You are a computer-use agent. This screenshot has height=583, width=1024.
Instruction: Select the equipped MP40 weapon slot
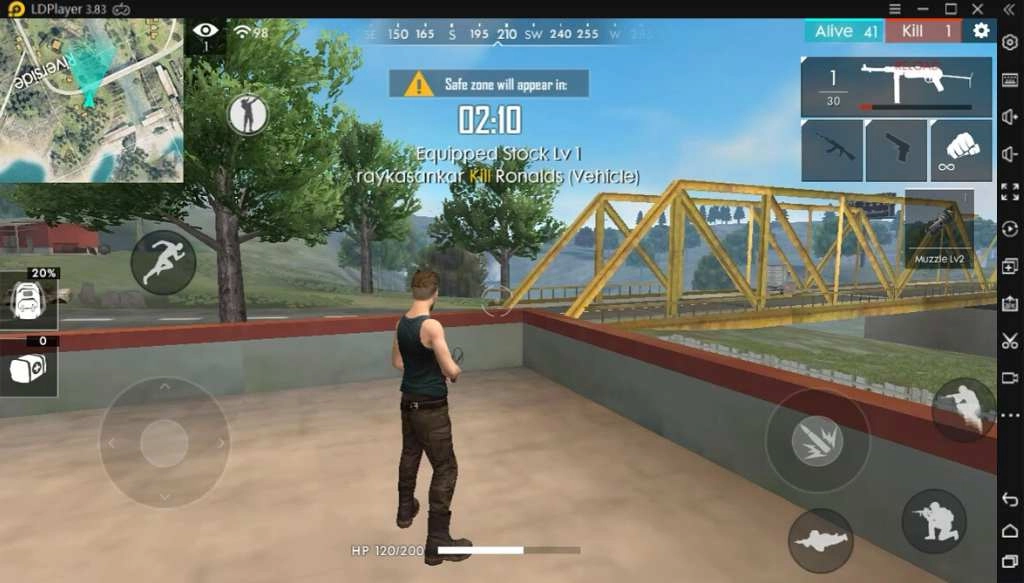click(x=896, y=87)
